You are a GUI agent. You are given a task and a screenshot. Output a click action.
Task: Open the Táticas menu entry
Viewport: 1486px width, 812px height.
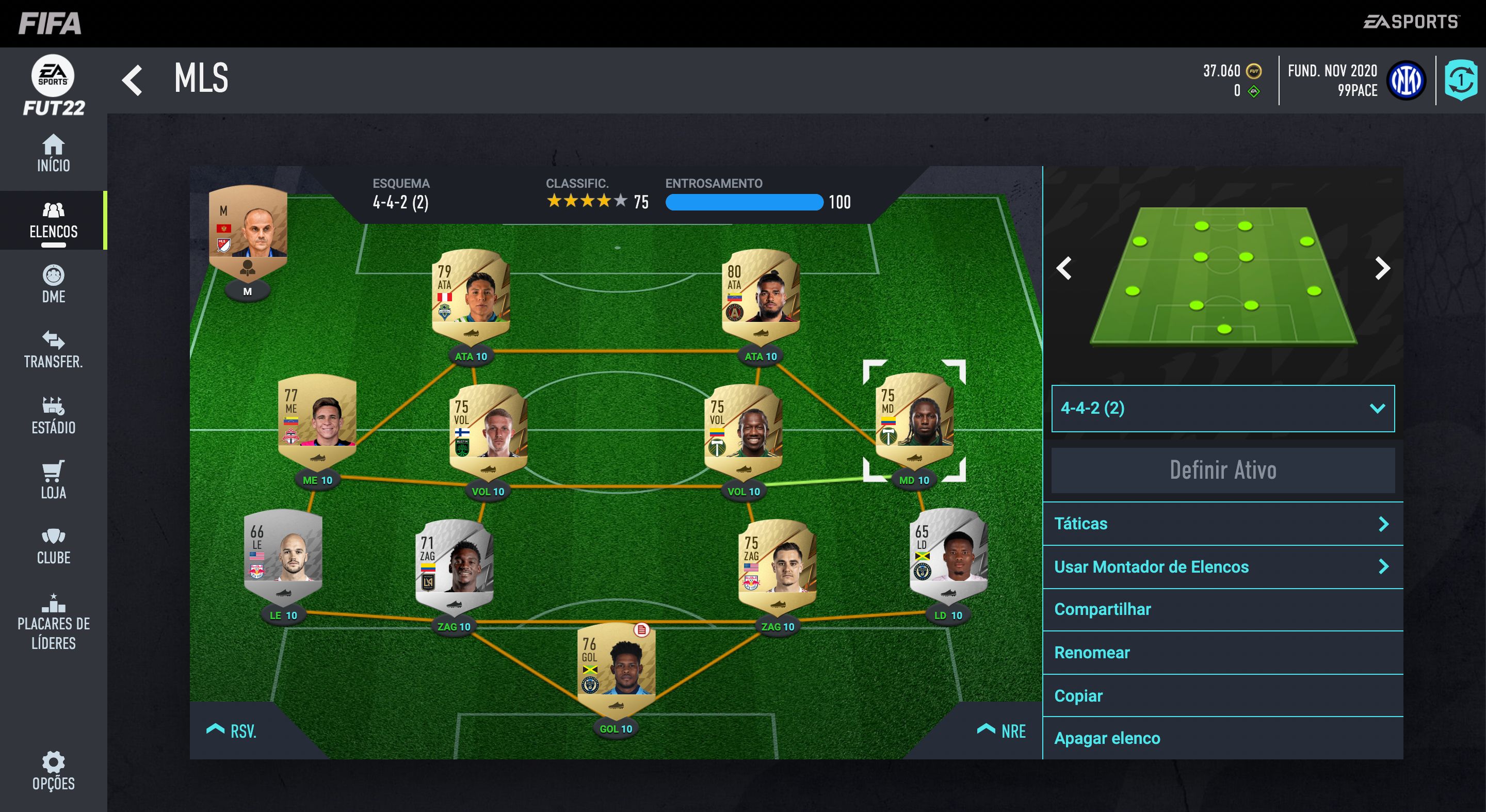[x=1222, y=524]
